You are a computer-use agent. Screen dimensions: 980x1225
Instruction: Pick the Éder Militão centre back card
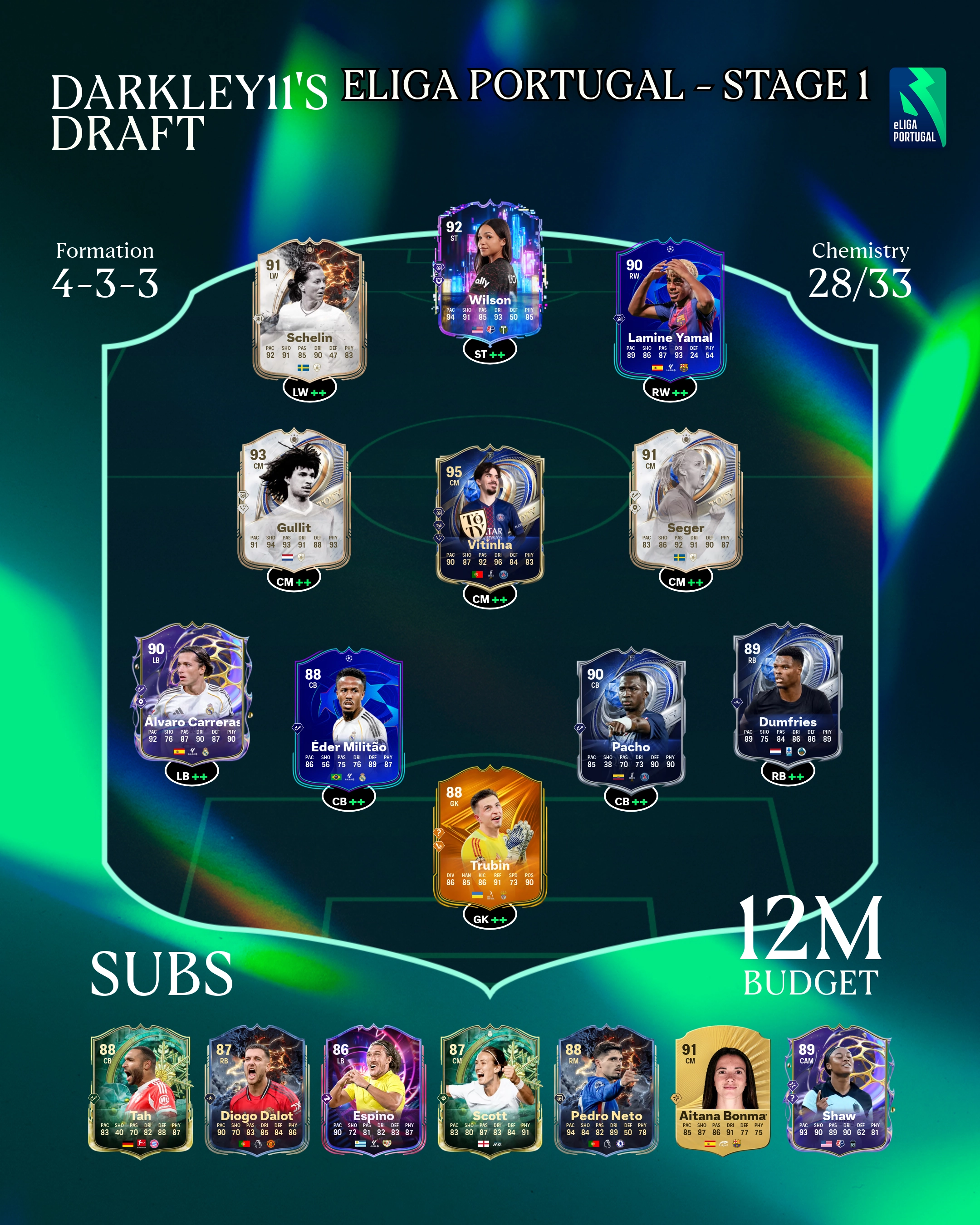click(348, 719)
